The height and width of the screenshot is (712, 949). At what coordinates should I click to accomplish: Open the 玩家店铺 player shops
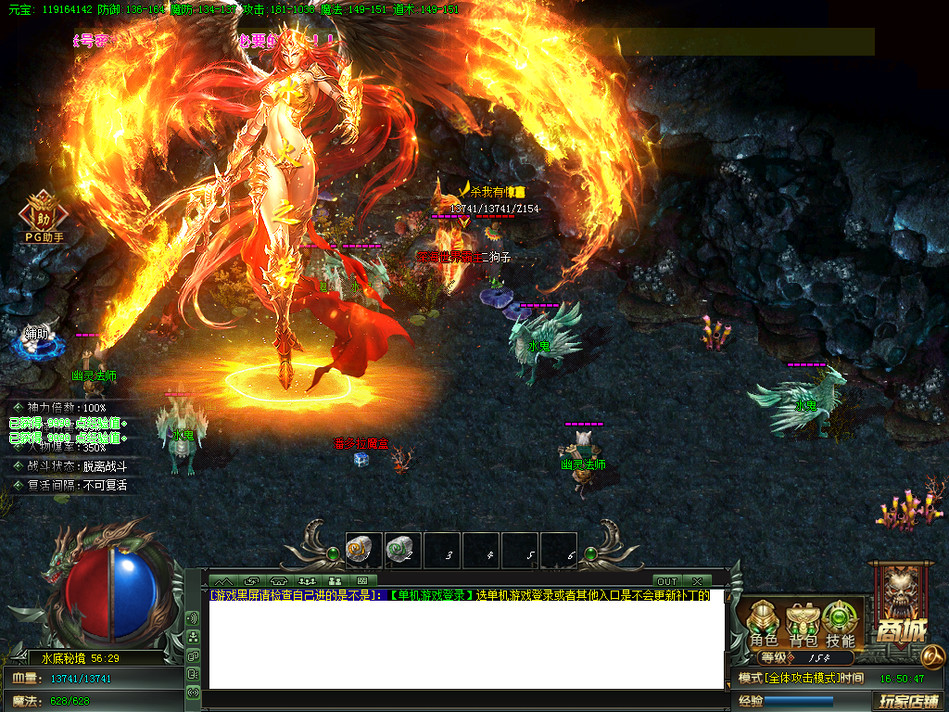[x=909, y=701]
